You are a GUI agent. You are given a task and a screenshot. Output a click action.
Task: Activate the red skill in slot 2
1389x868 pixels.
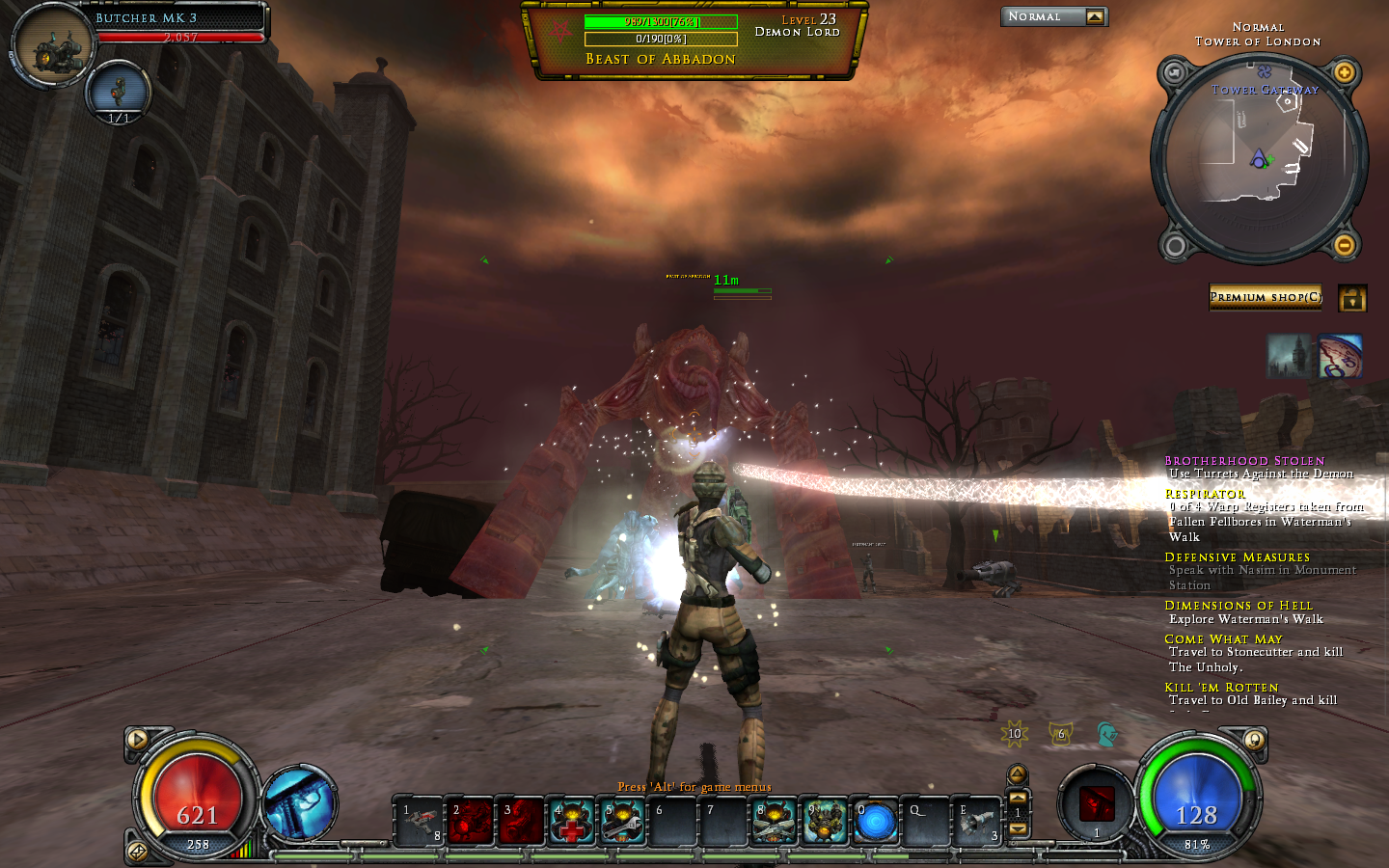coord(471,822)
